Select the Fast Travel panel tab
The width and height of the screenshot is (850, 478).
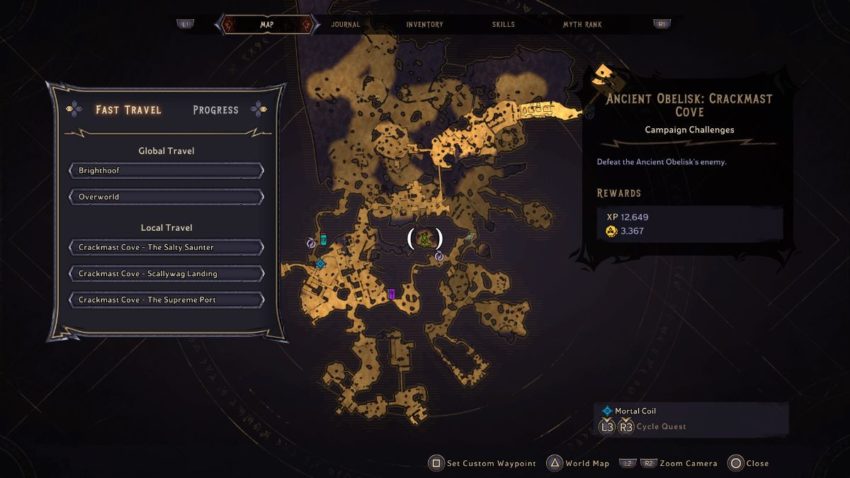point(128,109)
